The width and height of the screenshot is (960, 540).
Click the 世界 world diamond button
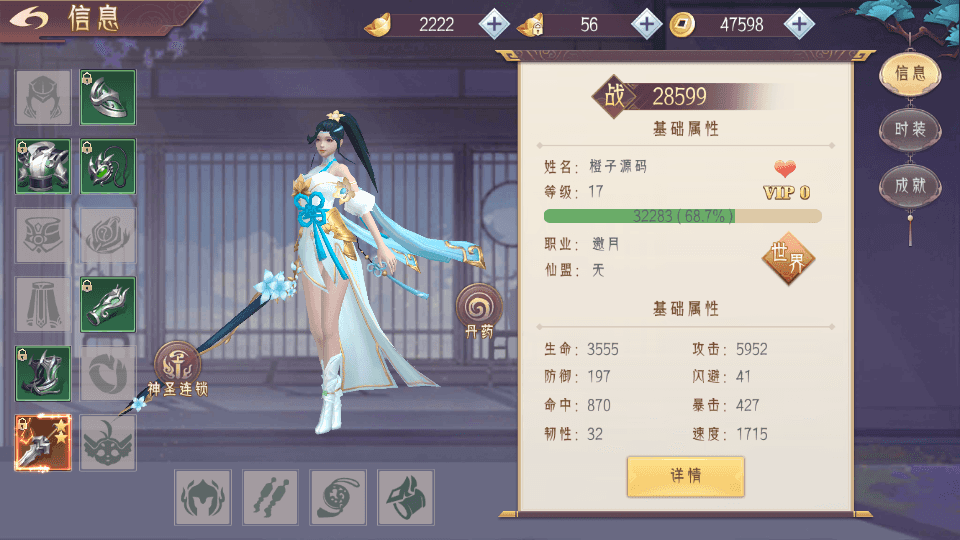(788, 260)
